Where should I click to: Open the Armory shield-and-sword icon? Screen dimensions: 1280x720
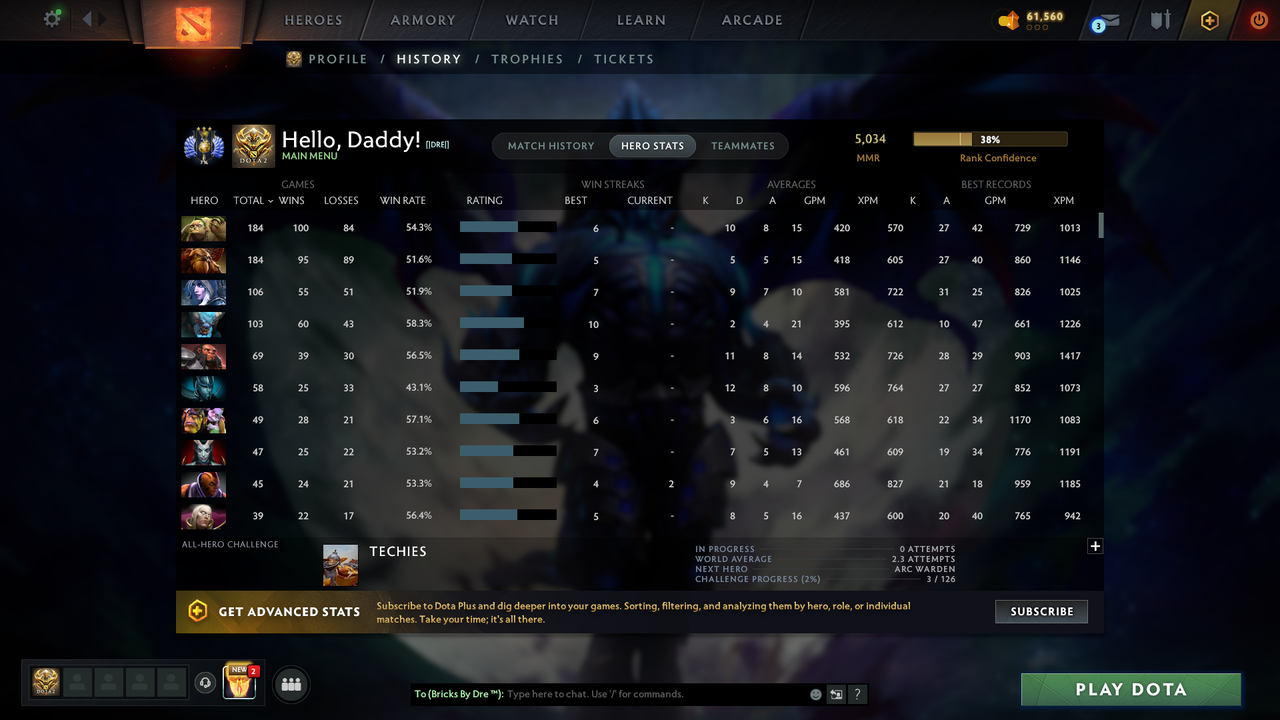[x=1159, y=19]
